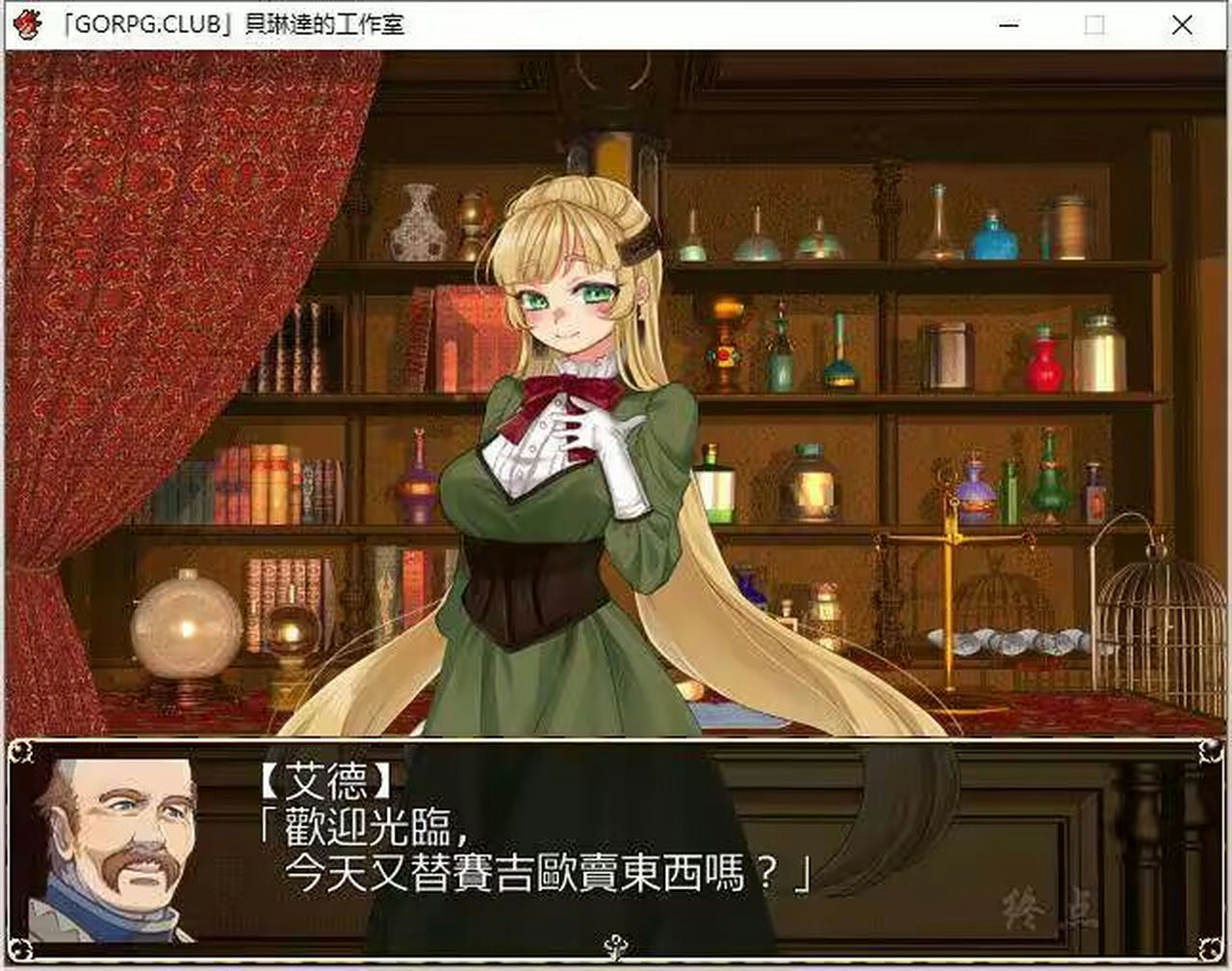The width and height of the screenshot is (1232, 971).
Task: Select Ed's portrait in the dialogue box
Action: [125, 856]
